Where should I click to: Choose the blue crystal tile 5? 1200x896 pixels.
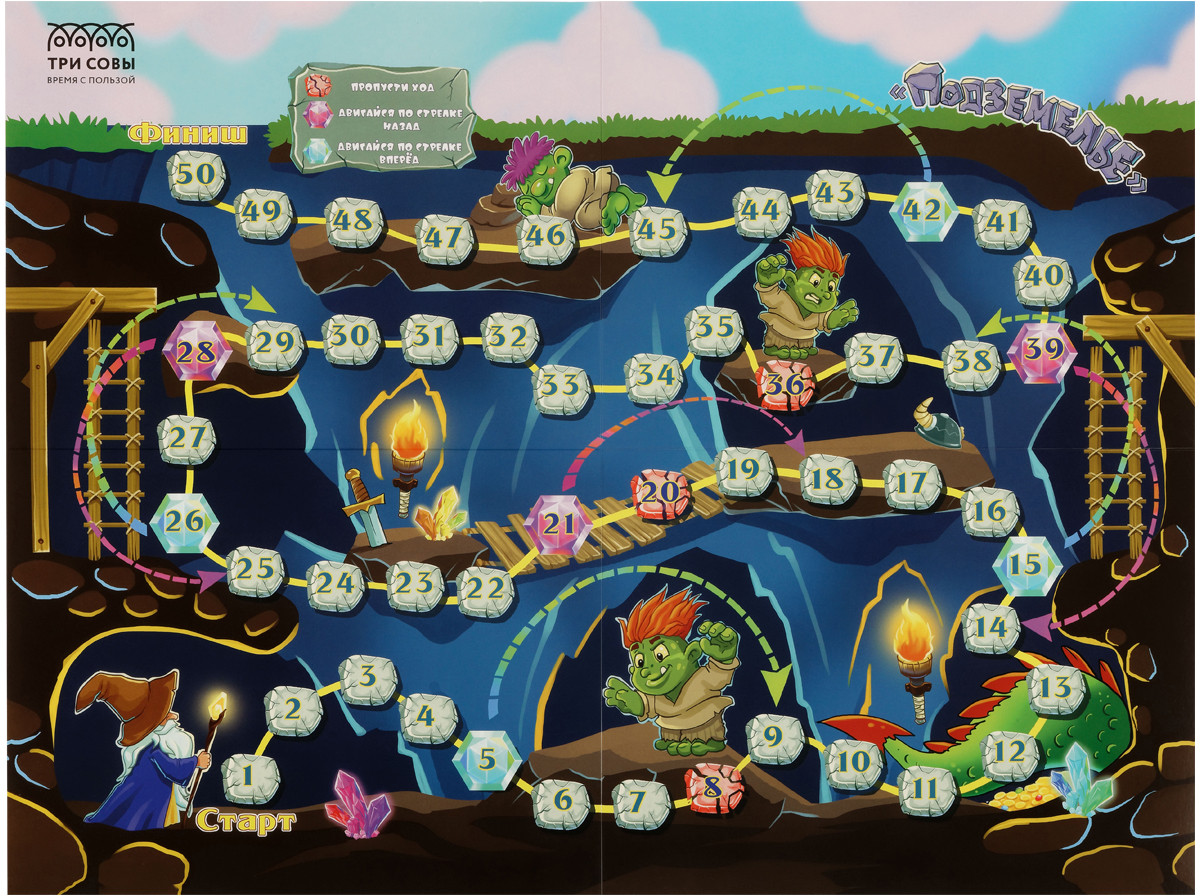click(x=485, y=759)
